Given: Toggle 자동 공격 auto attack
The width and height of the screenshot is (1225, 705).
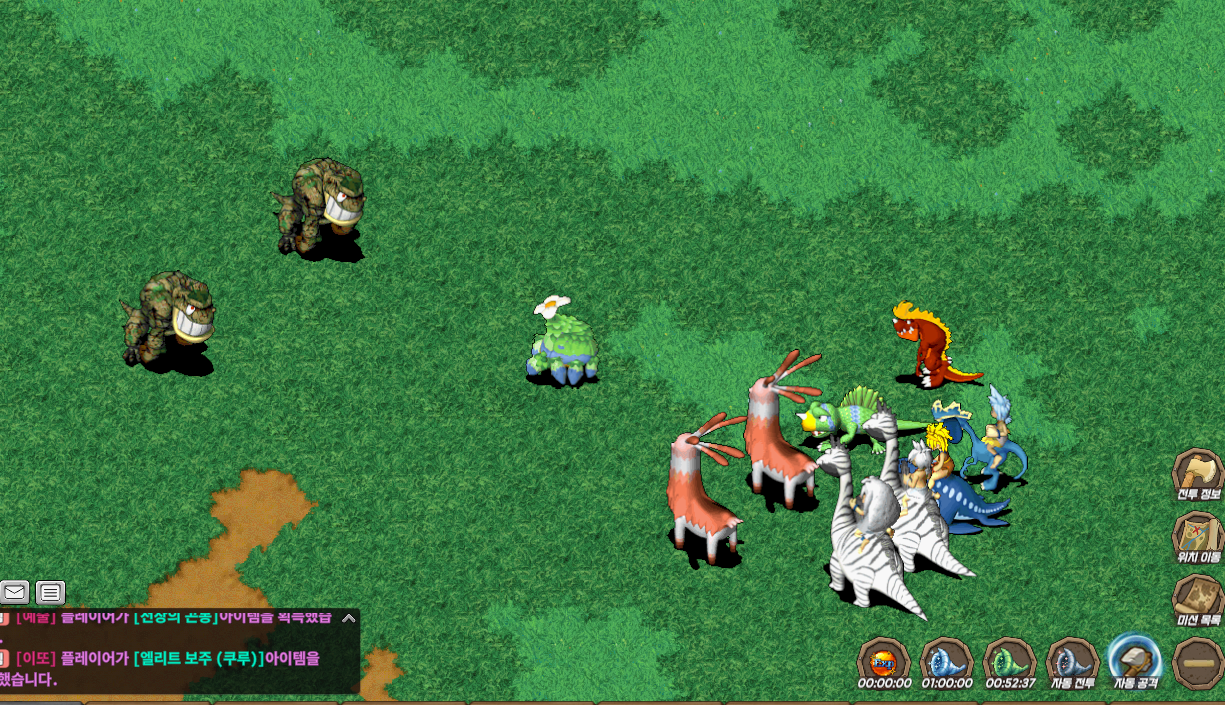Looking at the screenshot, I should (1134, 661).
